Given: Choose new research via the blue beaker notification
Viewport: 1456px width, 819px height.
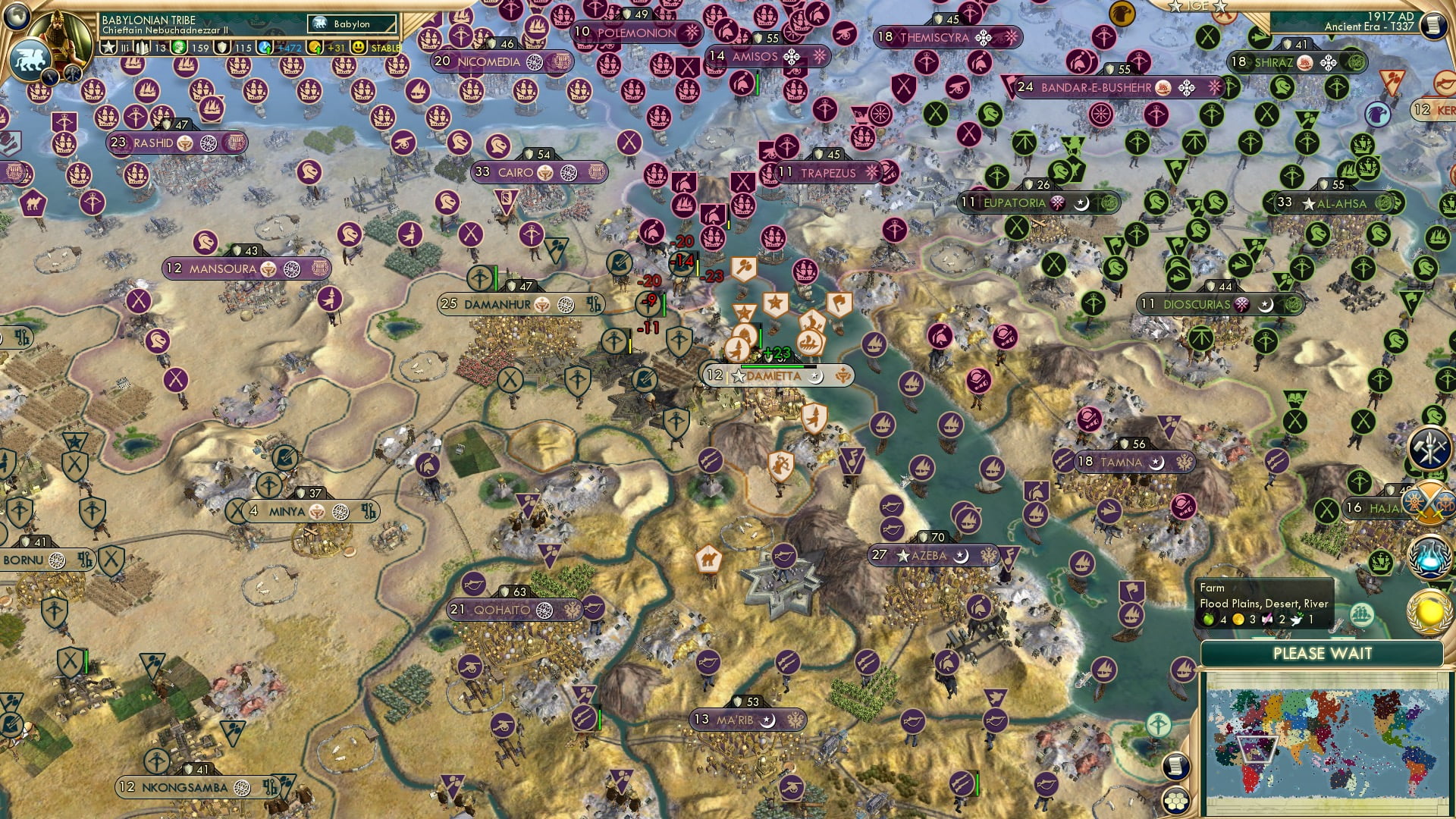Looking at the screenshot, I should pos(1430,557).
